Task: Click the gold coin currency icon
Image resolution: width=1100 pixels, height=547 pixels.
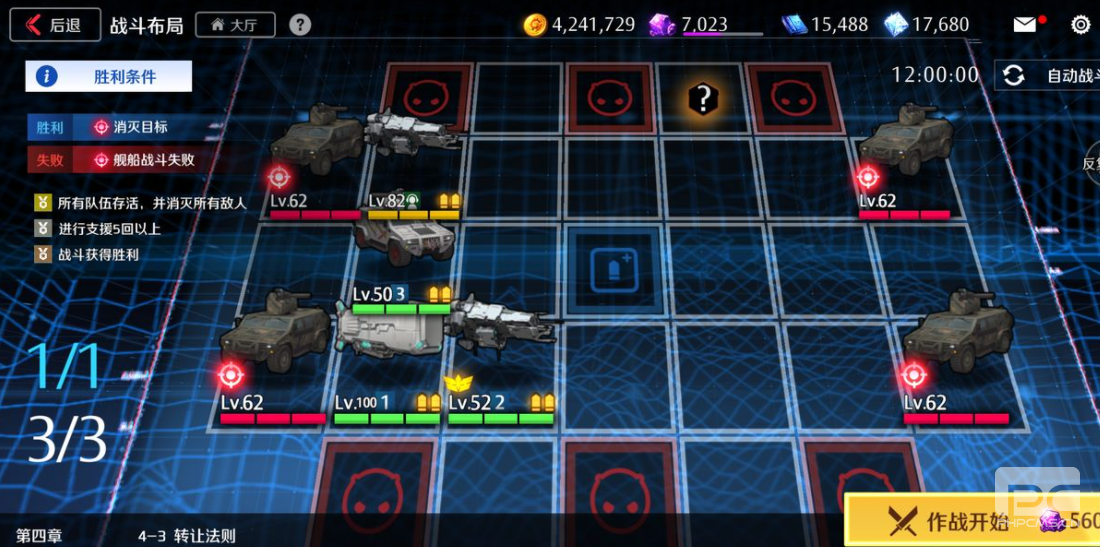Action: click(535, 25)
